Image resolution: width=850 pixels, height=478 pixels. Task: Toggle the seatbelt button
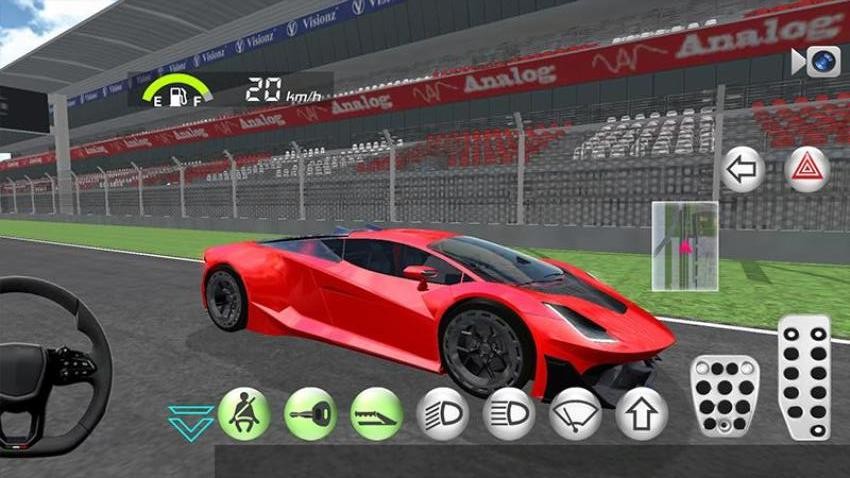click(244, 414)
